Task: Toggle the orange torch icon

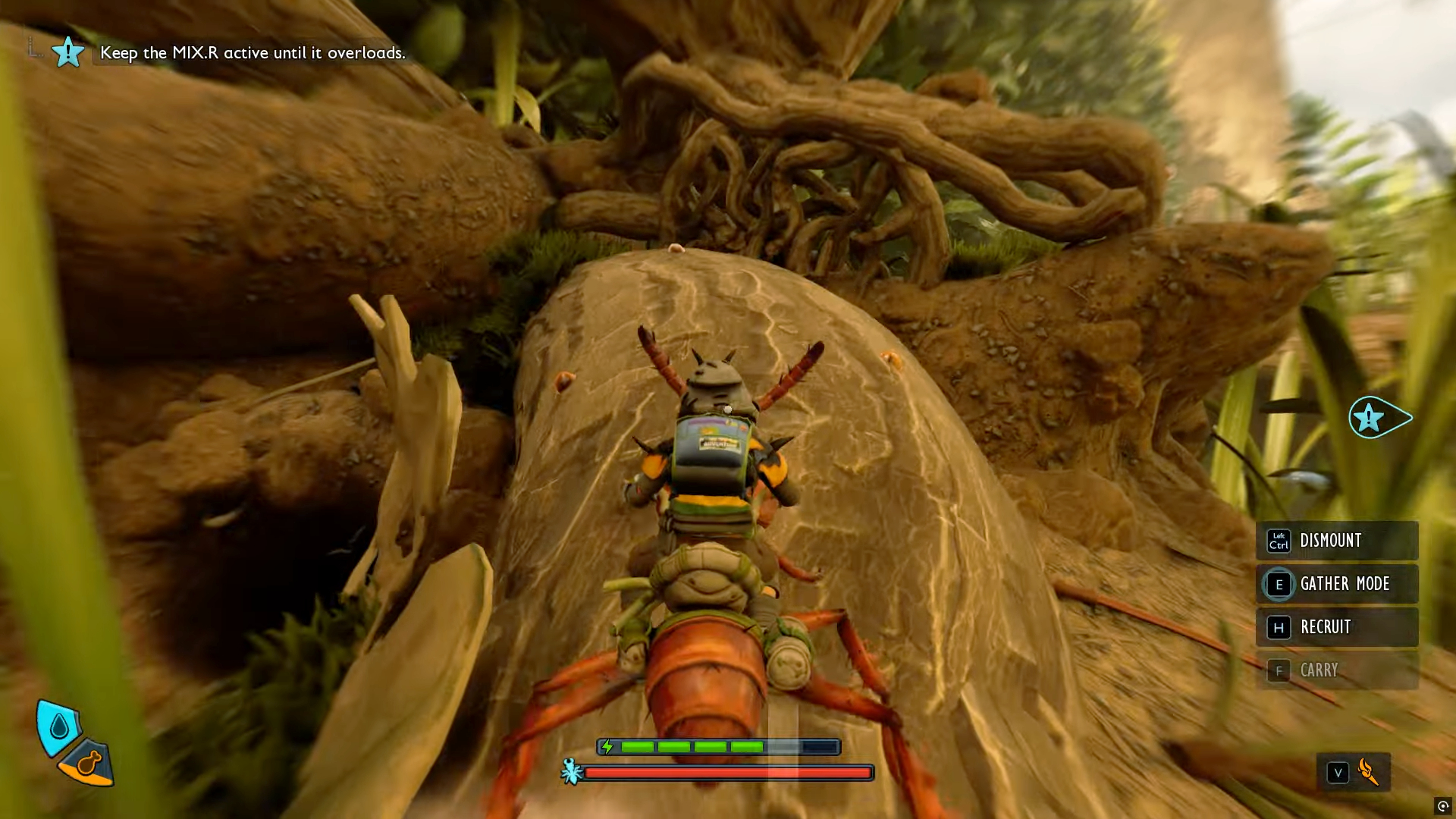Action: tap(1369, 772)
